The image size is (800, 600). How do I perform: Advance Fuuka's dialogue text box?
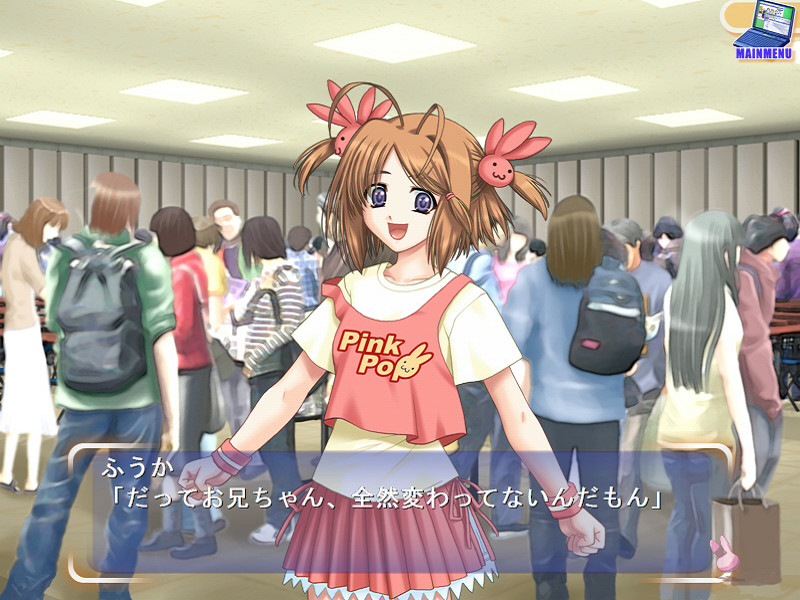click(400, 512)
